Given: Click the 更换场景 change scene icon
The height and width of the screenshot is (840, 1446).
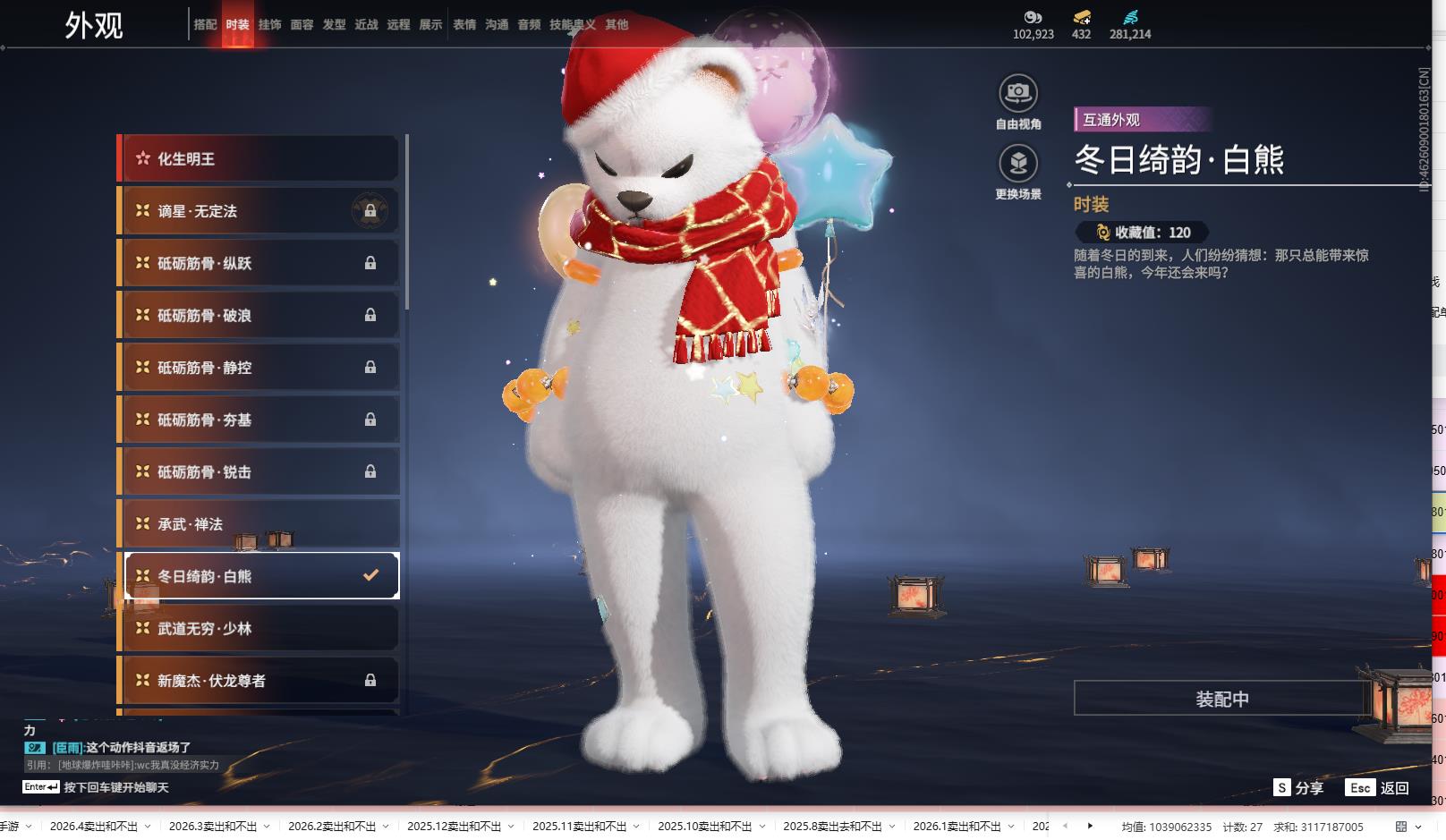Looking at the screenshot, I should point(1017,164).
